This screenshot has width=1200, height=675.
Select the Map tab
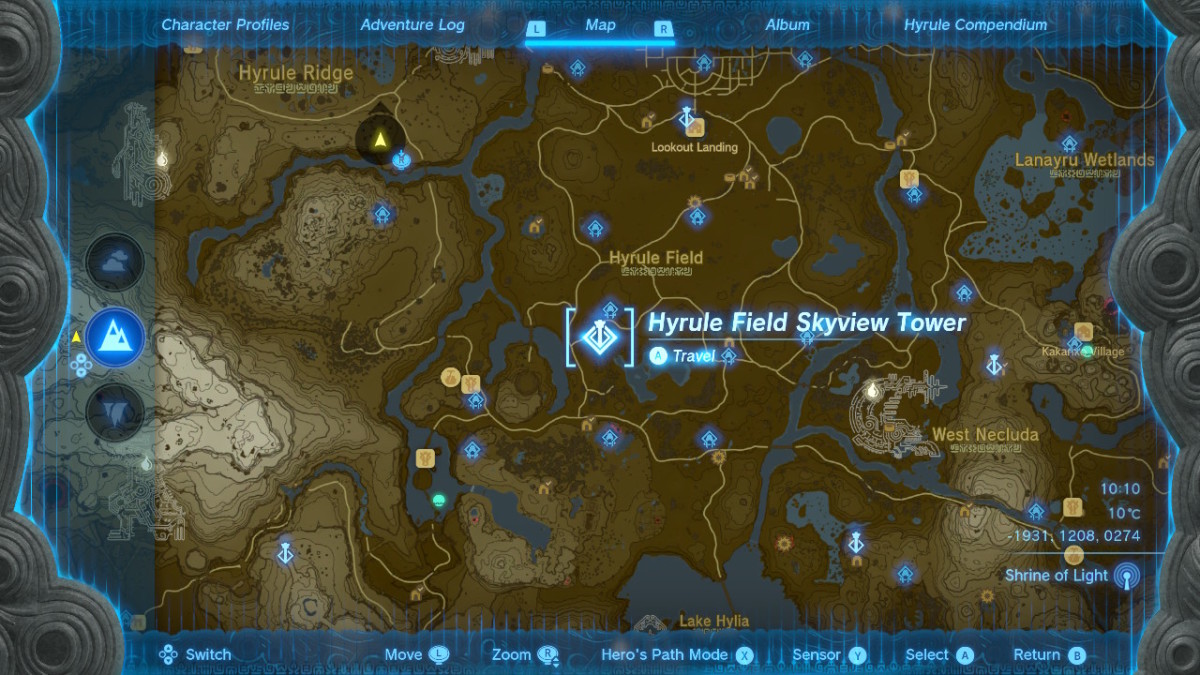(600, 26)
